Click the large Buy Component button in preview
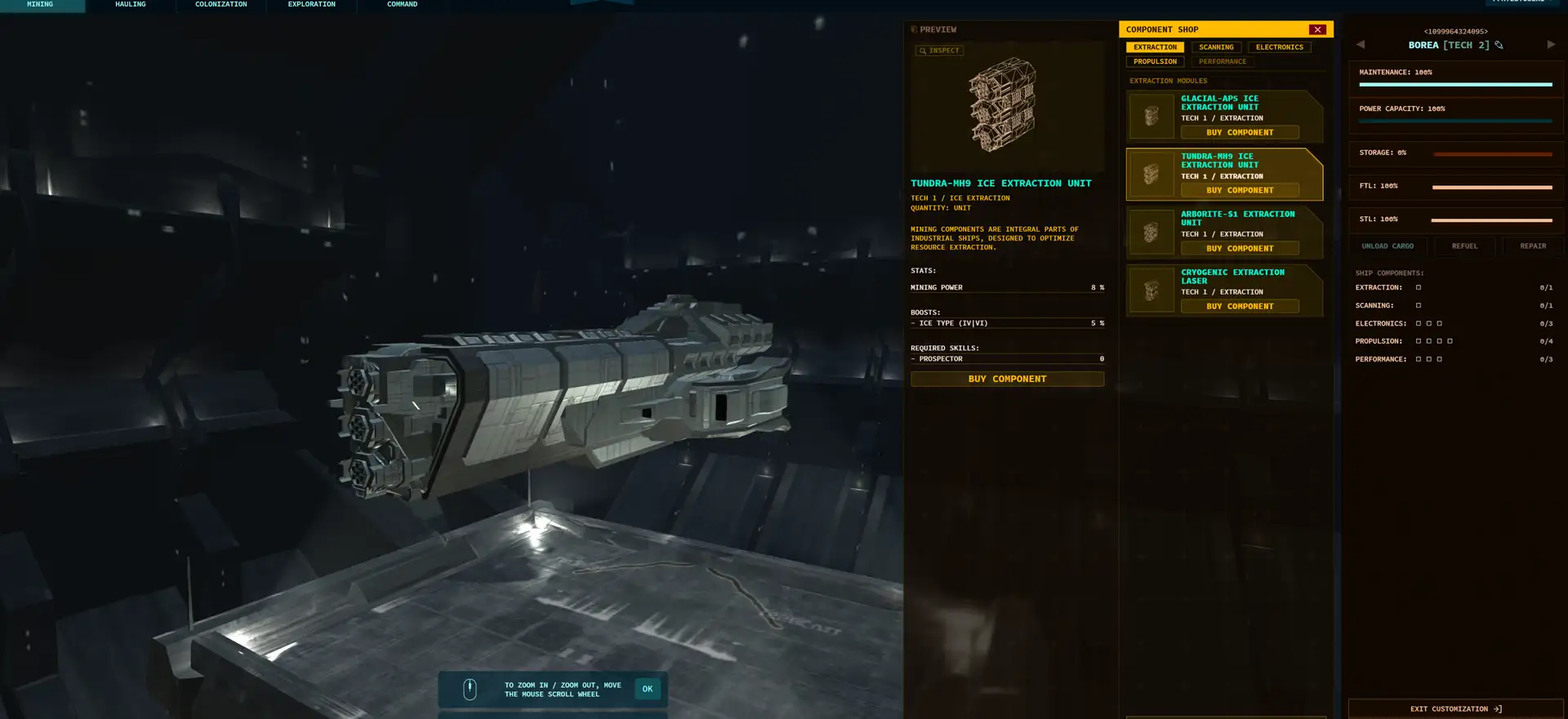This screenshot has width=1568, height=719. 1007,379
